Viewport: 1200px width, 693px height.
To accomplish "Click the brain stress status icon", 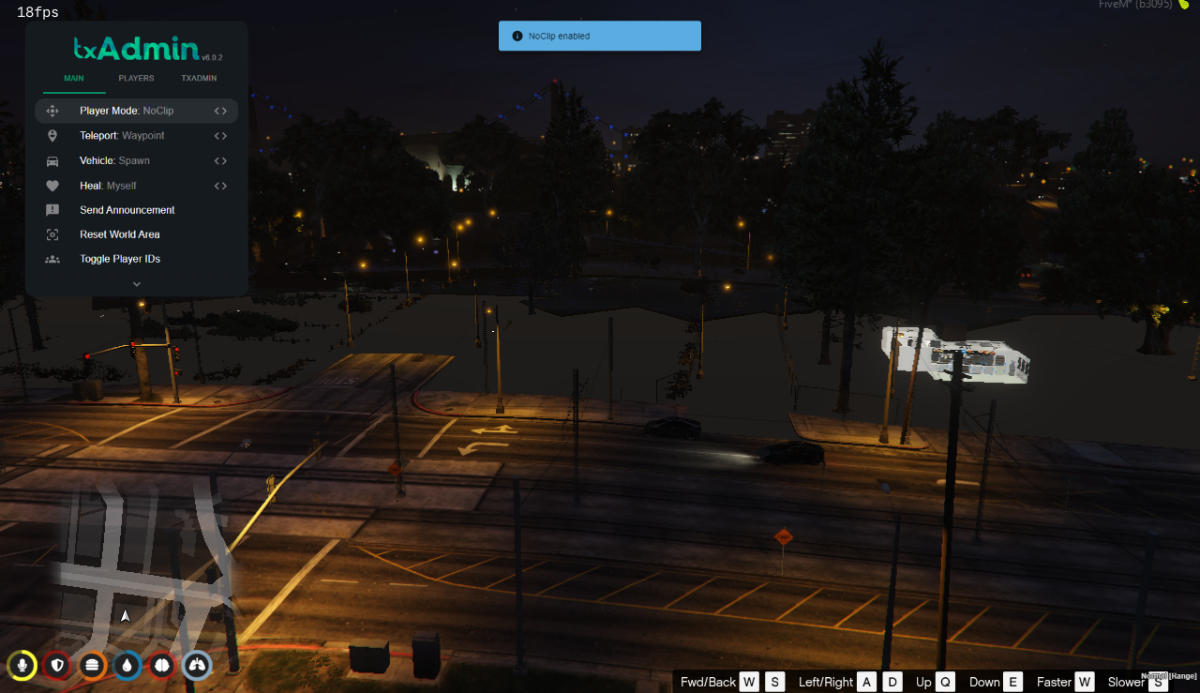I will coord(162,665).
